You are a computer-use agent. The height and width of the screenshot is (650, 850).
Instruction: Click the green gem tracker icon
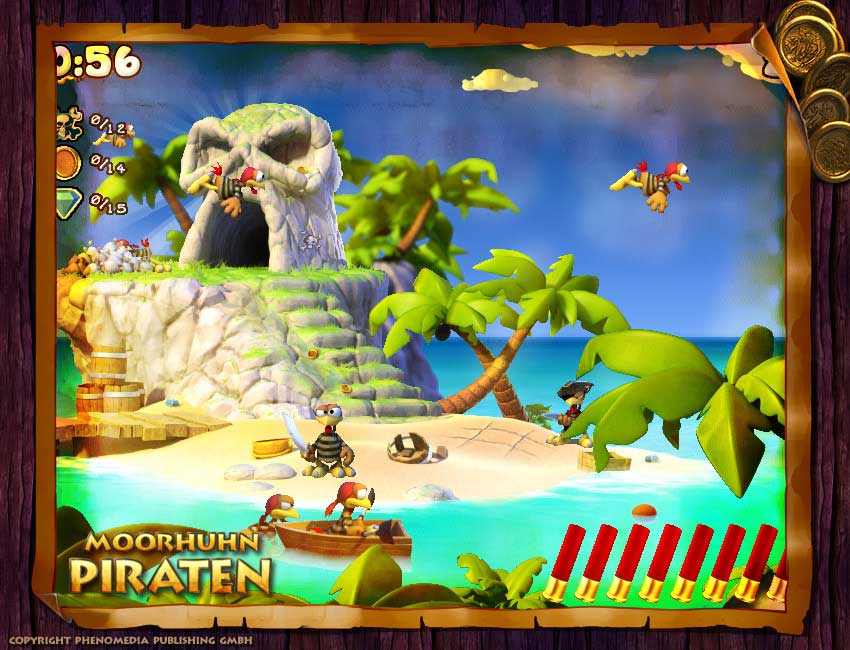(67, 203)
